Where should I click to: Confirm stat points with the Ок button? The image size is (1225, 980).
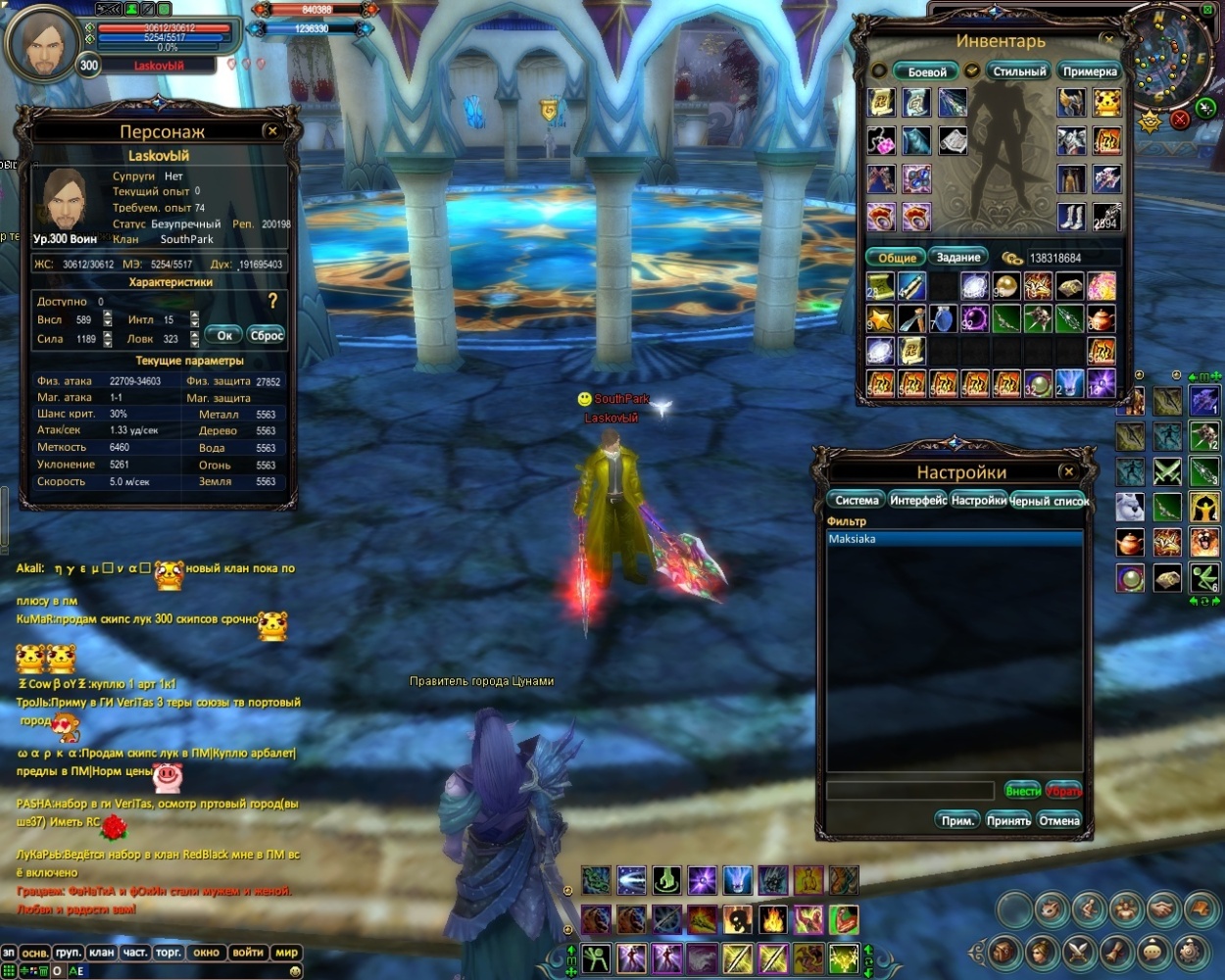tap(224, 335)
